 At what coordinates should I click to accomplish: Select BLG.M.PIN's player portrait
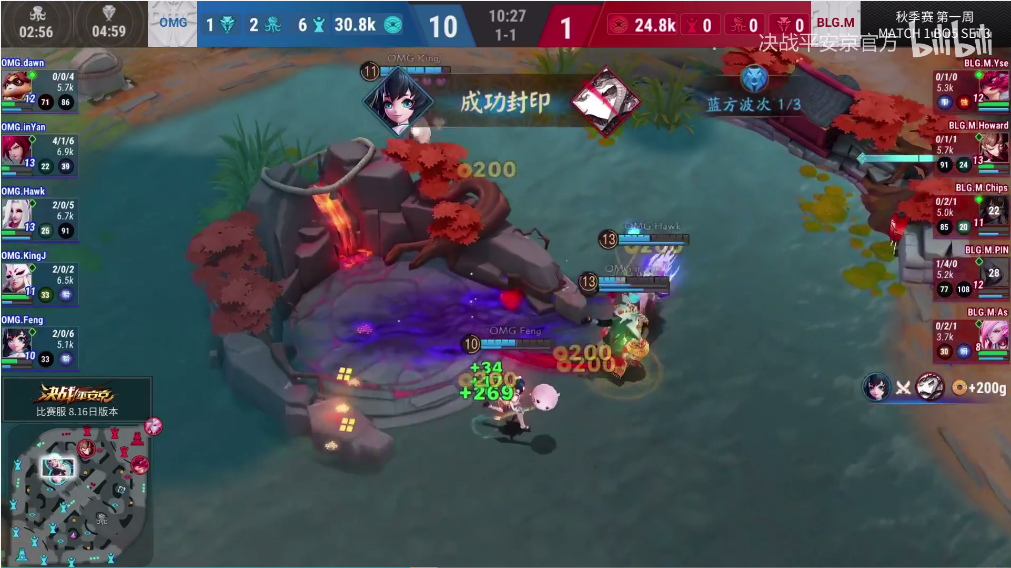[x=994, y=271]
